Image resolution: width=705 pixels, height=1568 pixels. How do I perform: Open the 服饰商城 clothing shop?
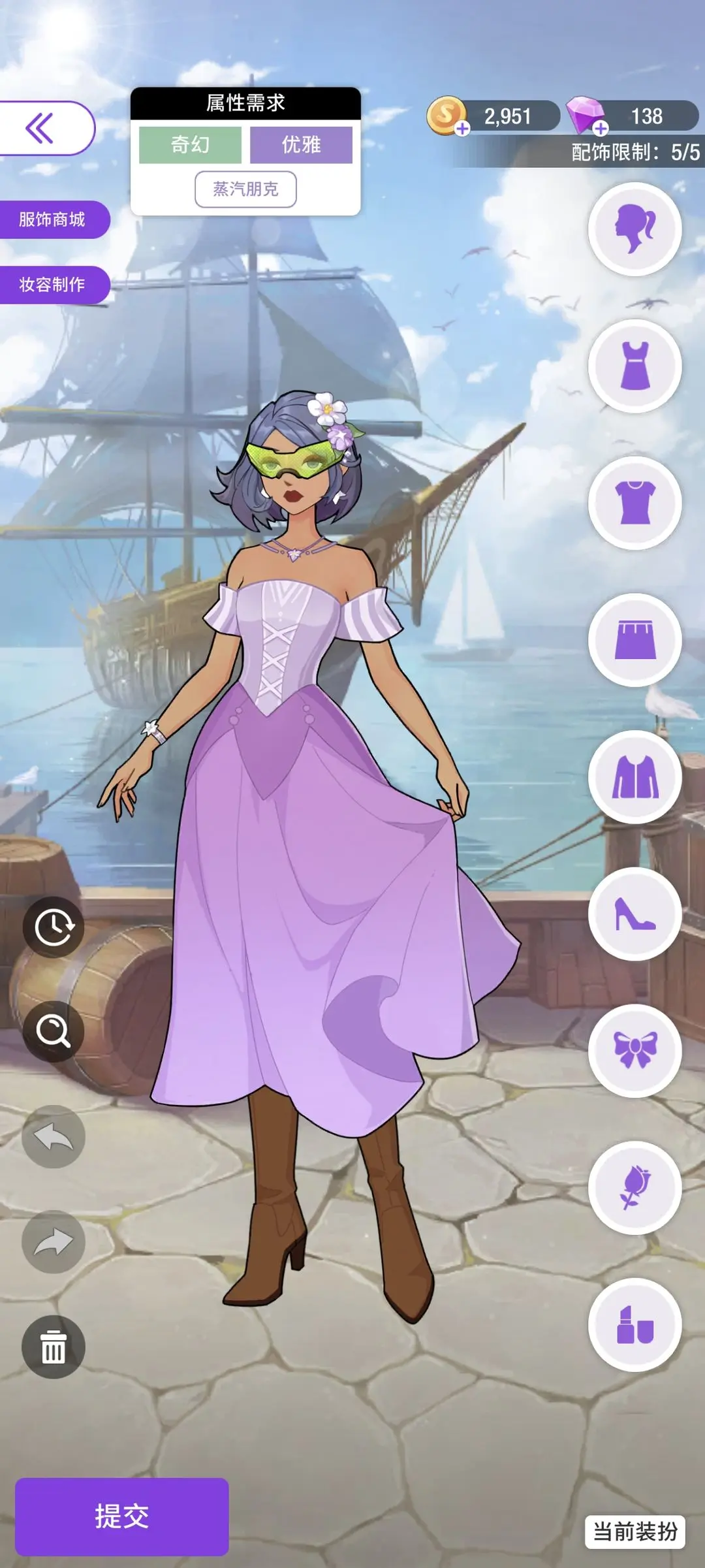52,219
